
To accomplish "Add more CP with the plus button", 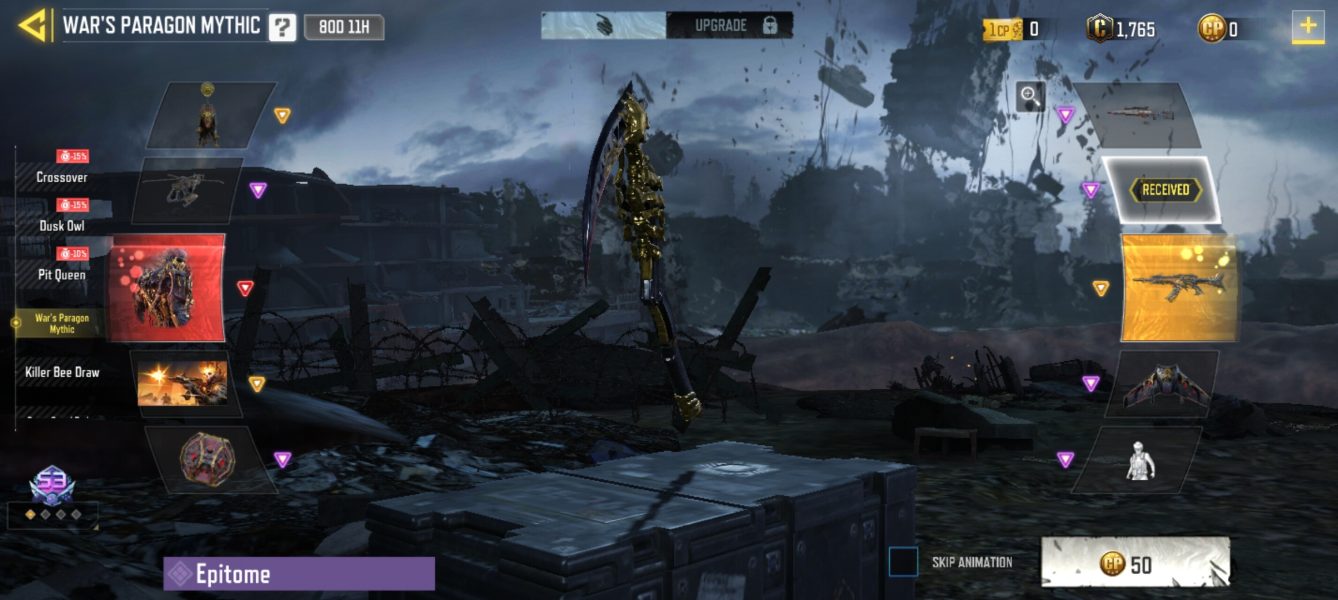I will [x=1307, y=27].
